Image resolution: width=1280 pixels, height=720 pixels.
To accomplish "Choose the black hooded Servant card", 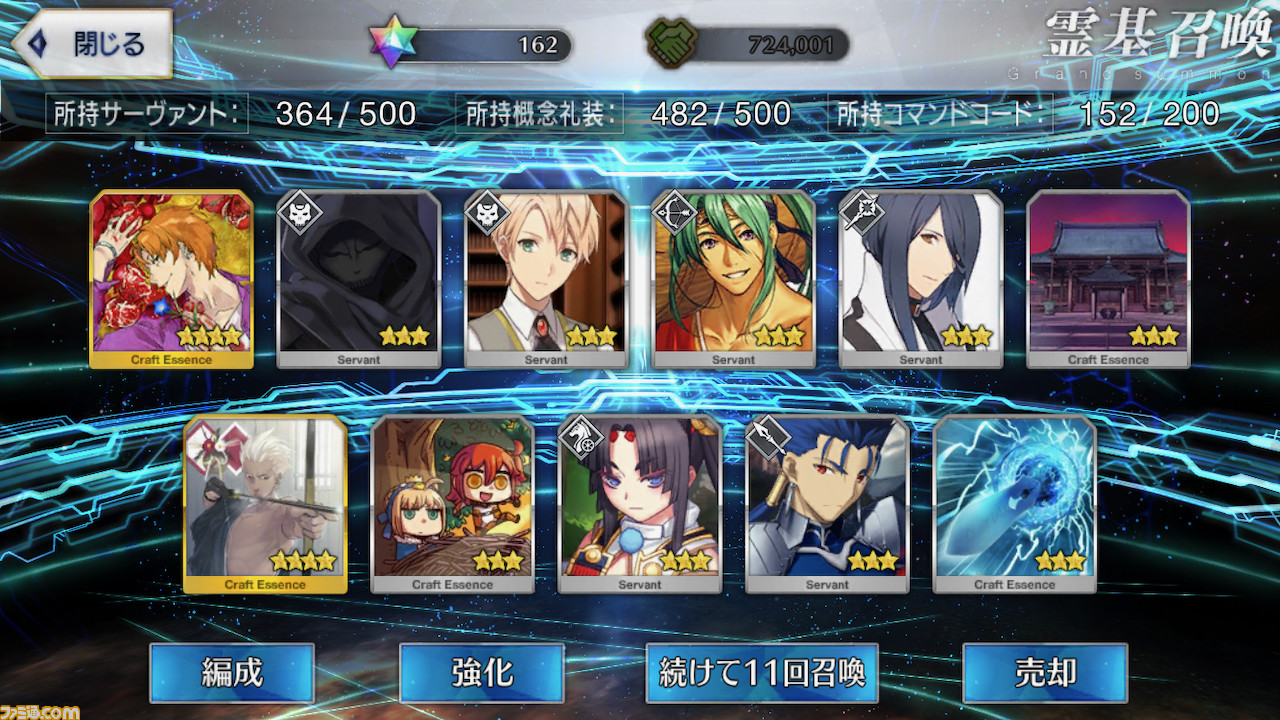I will (358, 278).
